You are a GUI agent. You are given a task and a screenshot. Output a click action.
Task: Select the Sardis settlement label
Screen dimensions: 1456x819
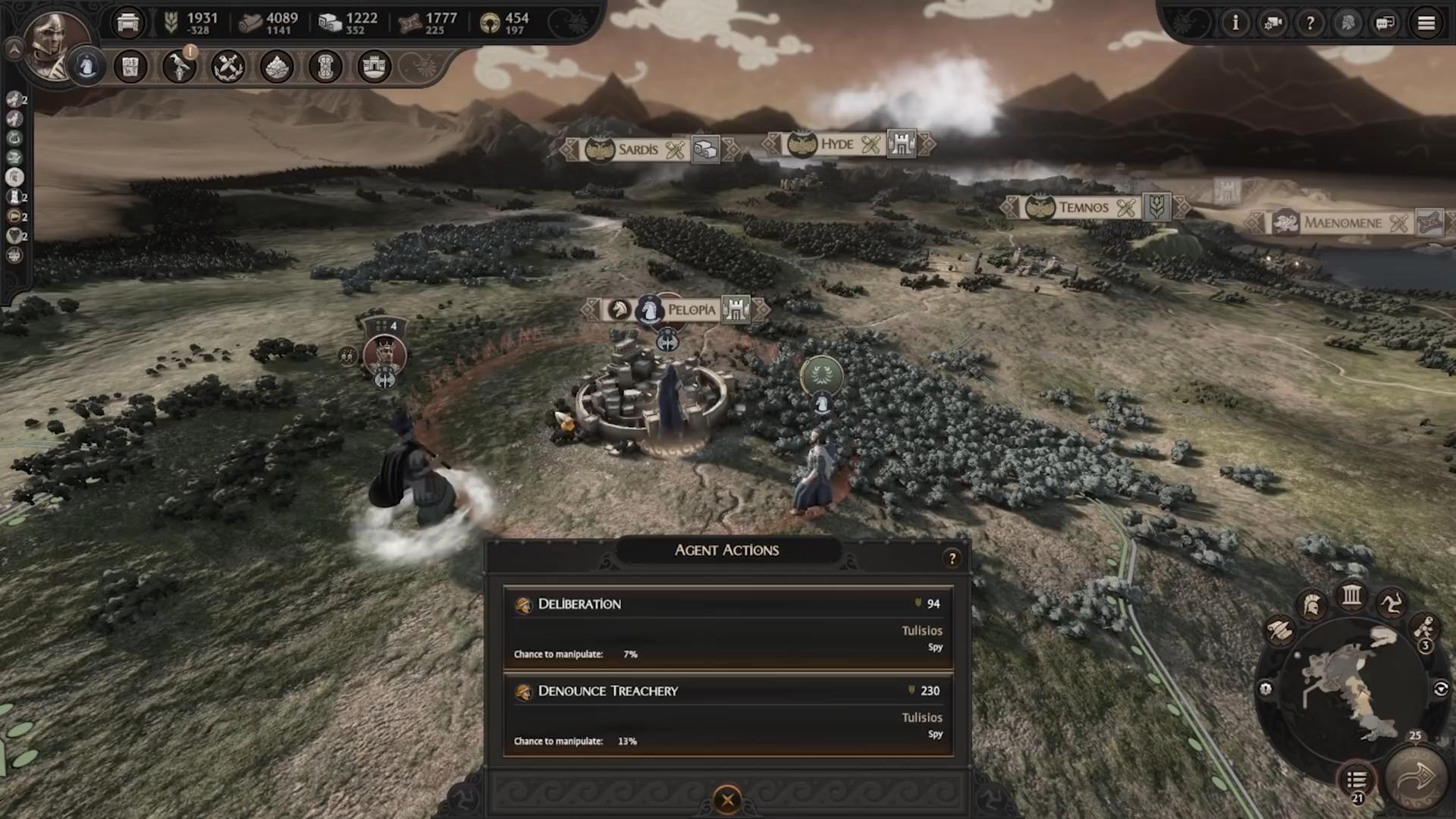pos(638,149)
